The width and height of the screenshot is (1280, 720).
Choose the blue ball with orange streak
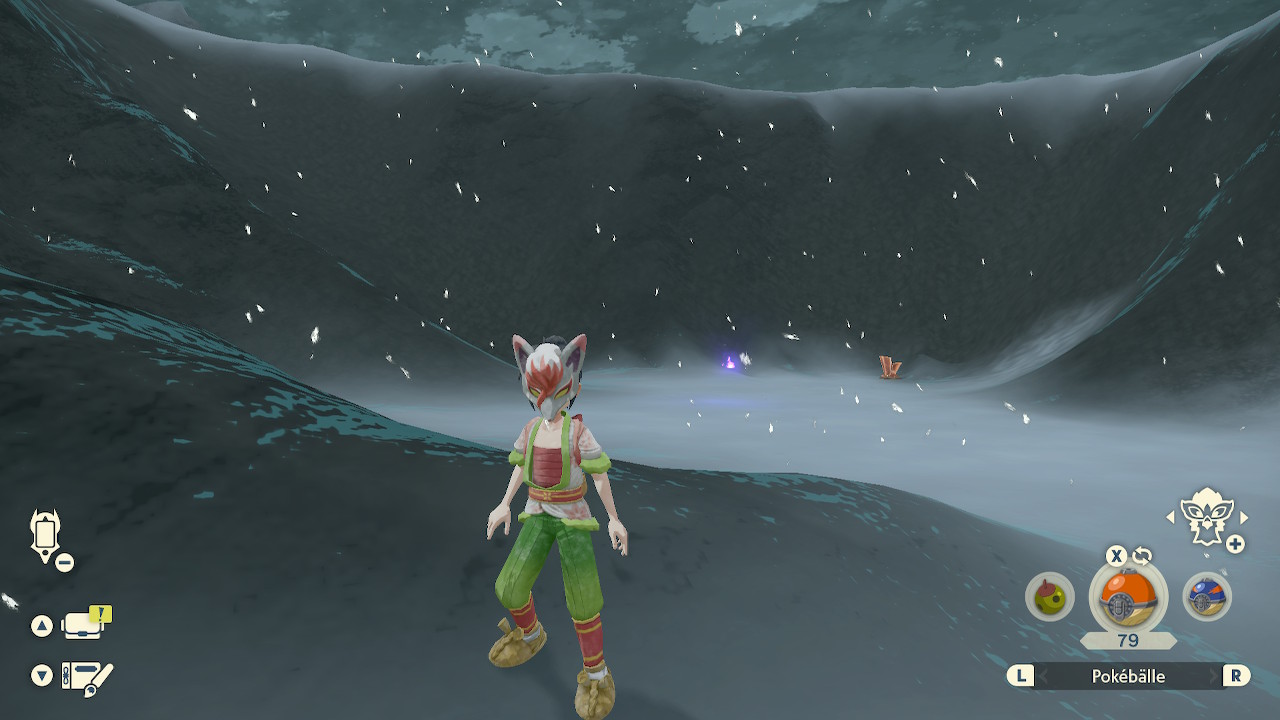point(1206,597)
